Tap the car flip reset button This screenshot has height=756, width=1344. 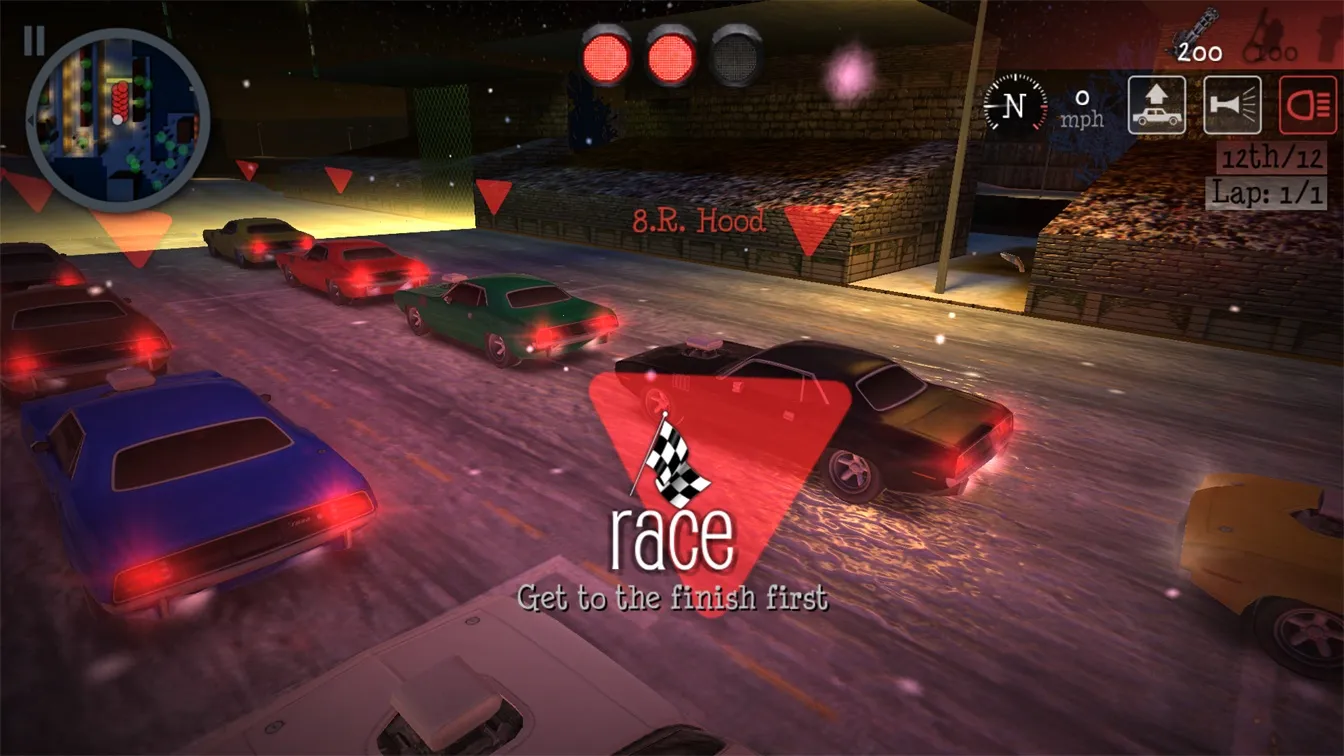pos(1157,105)
